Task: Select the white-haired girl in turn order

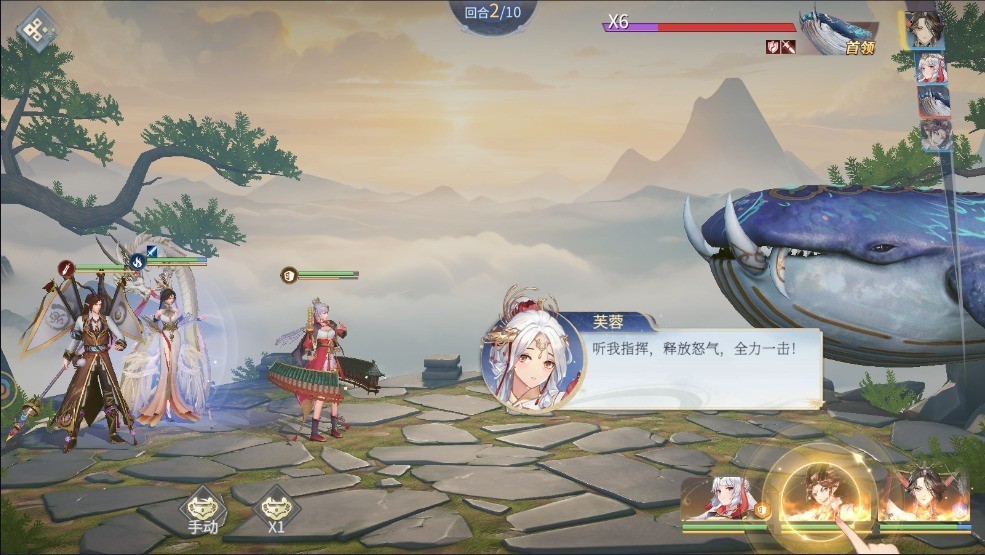Action: [933, 66]
